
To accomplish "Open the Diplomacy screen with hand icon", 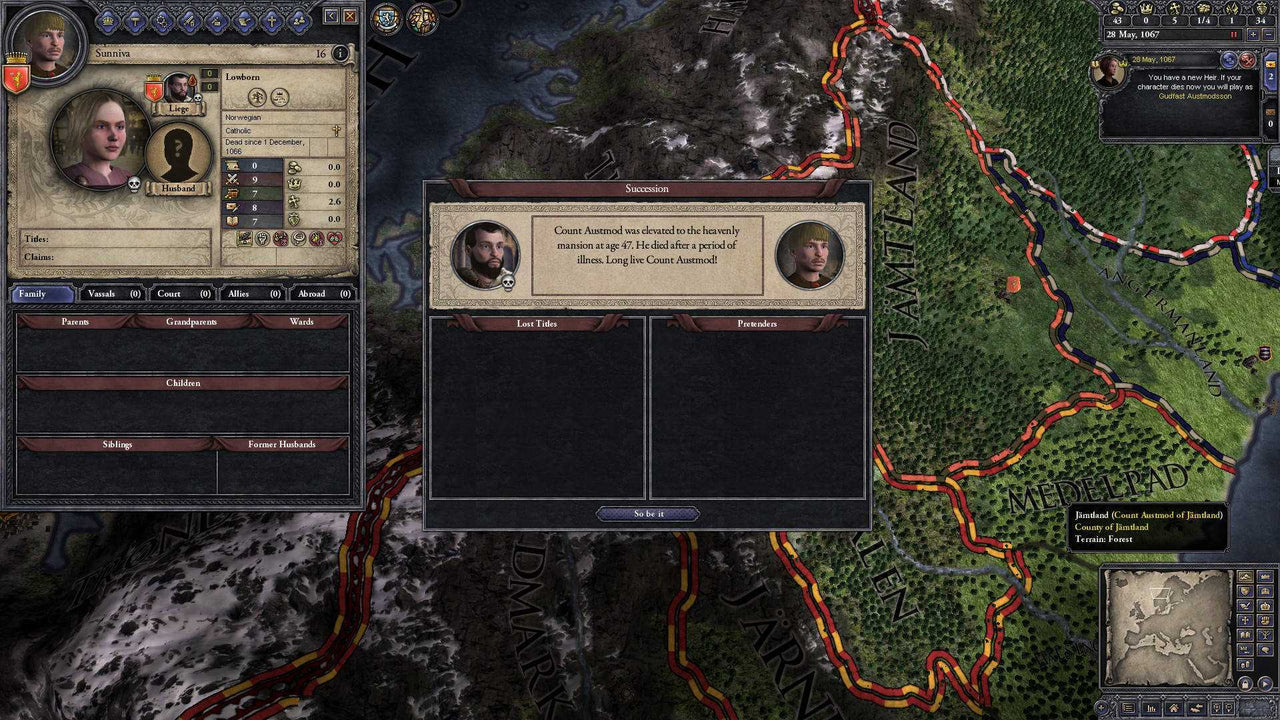I will 245,21.
